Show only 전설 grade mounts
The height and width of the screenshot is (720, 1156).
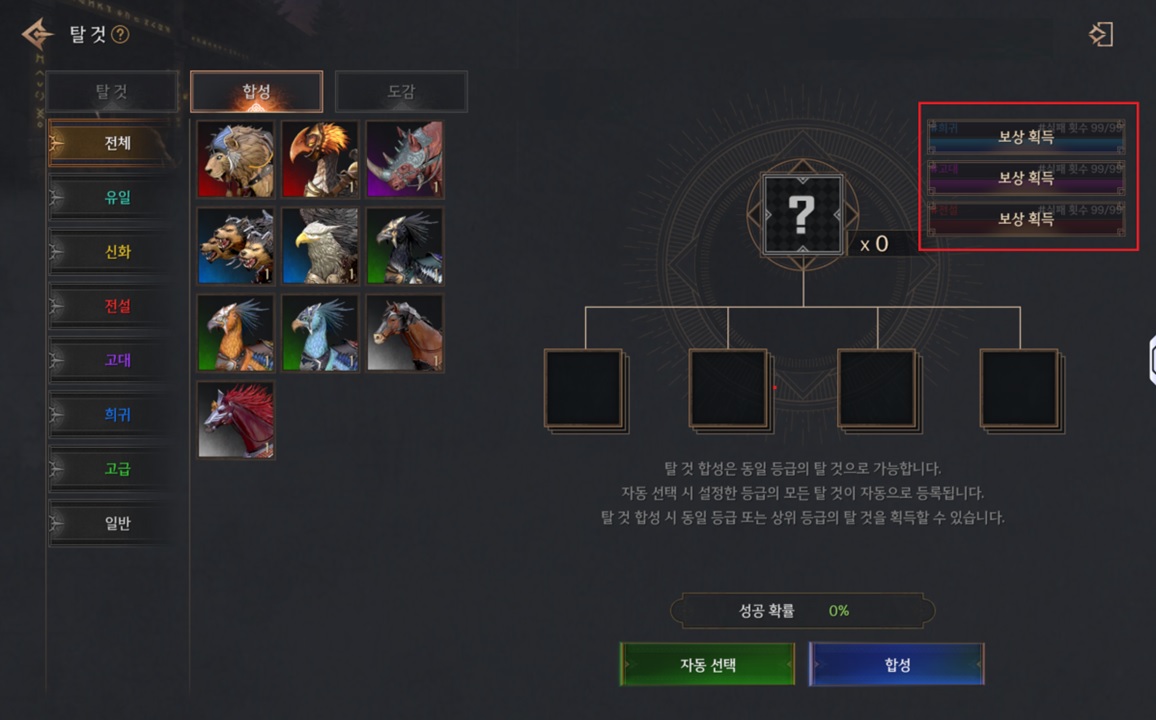coord(117,306)
